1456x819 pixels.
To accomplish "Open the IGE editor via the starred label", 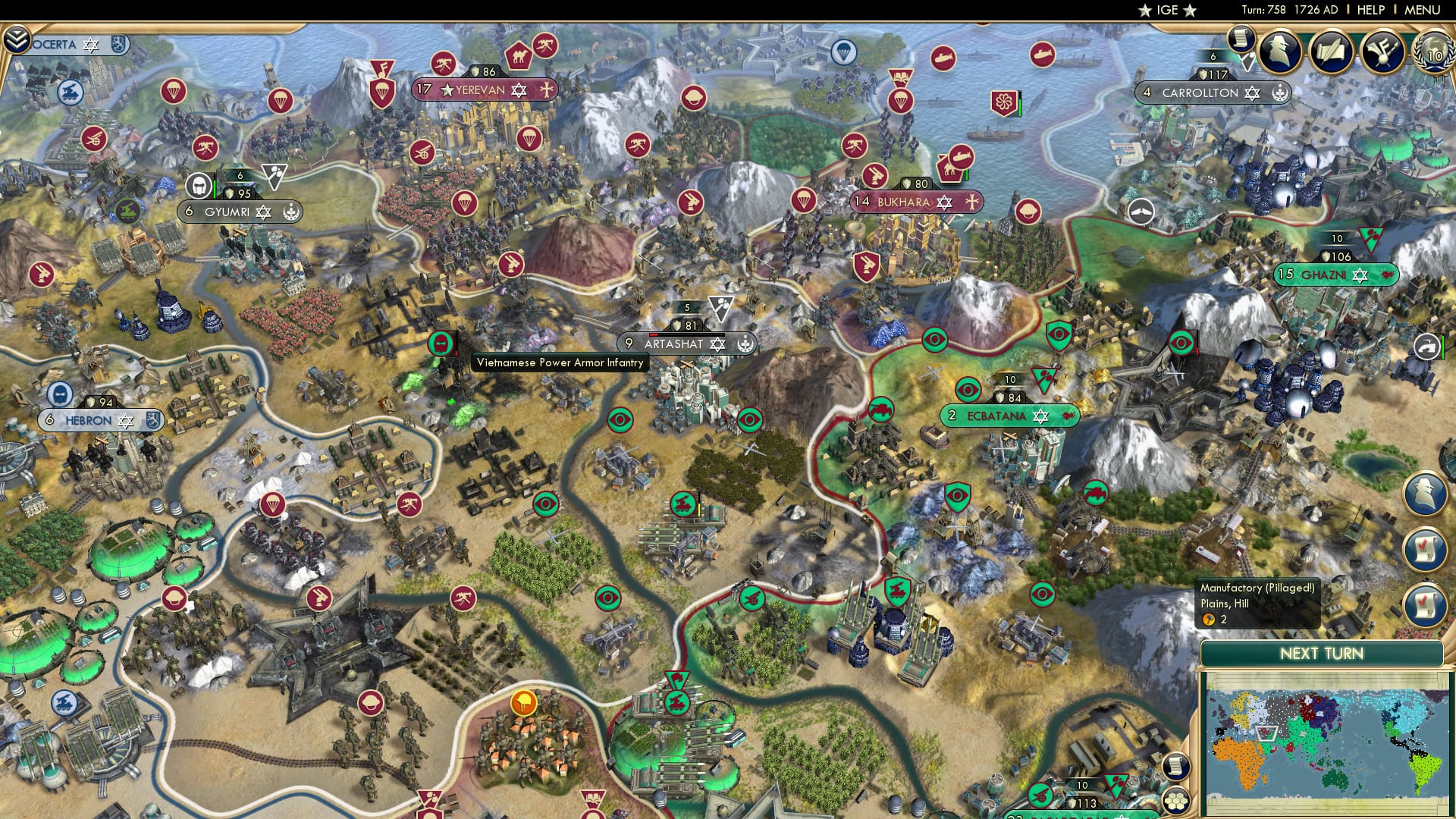I will coord(1166,10).
